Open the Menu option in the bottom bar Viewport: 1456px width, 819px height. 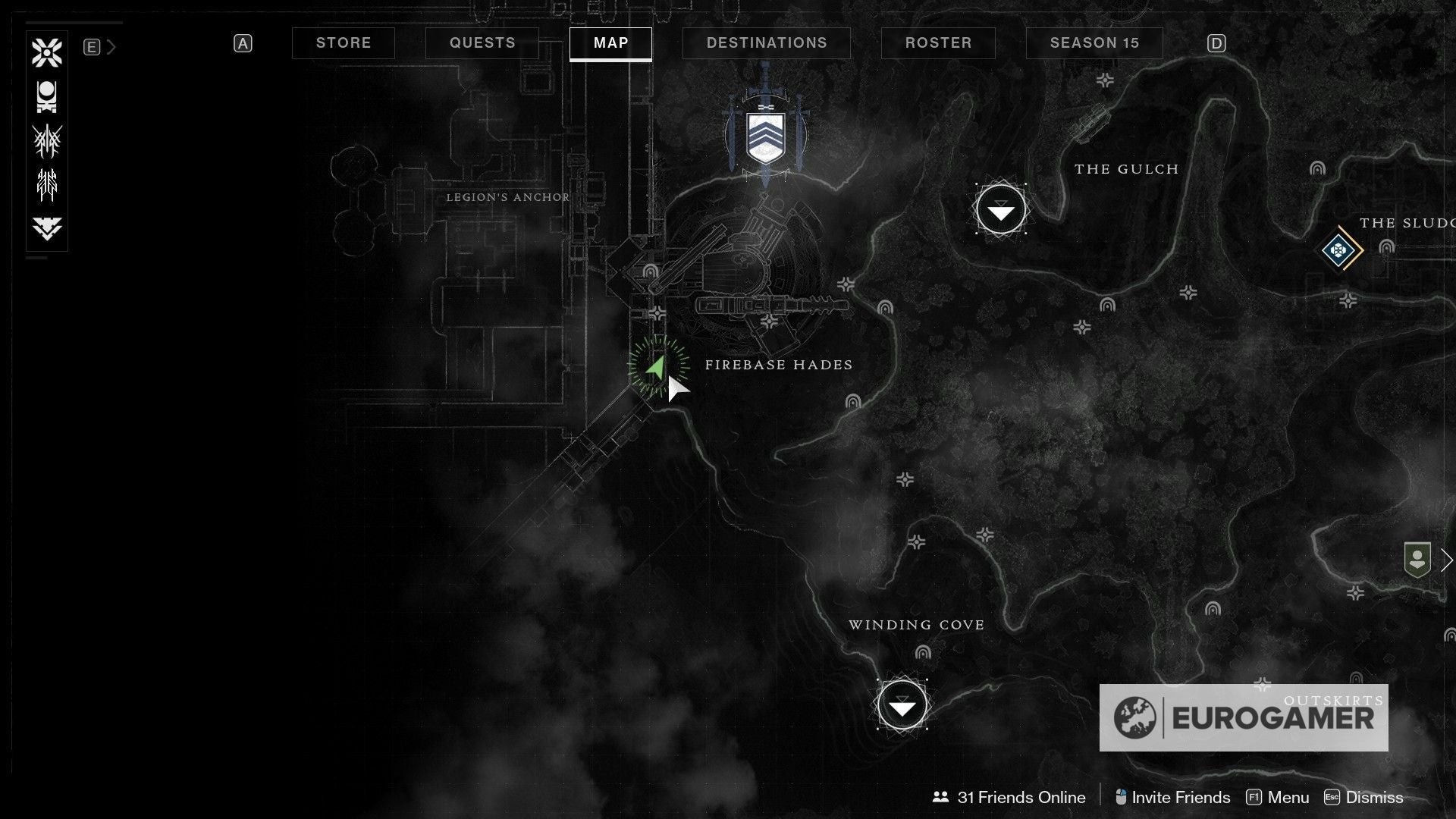click(1290, 797)
